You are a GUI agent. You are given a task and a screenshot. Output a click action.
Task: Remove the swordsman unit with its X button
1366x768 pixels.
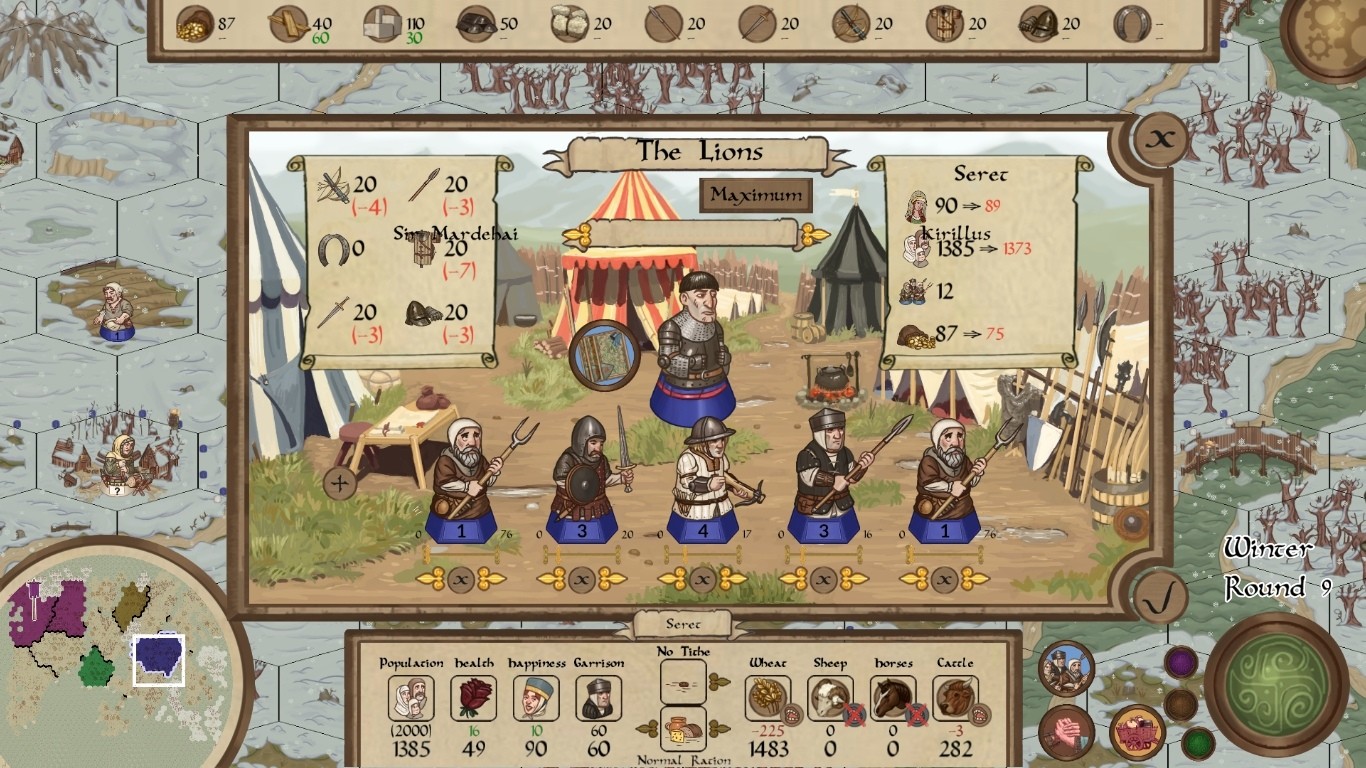(x=582, y=579)
